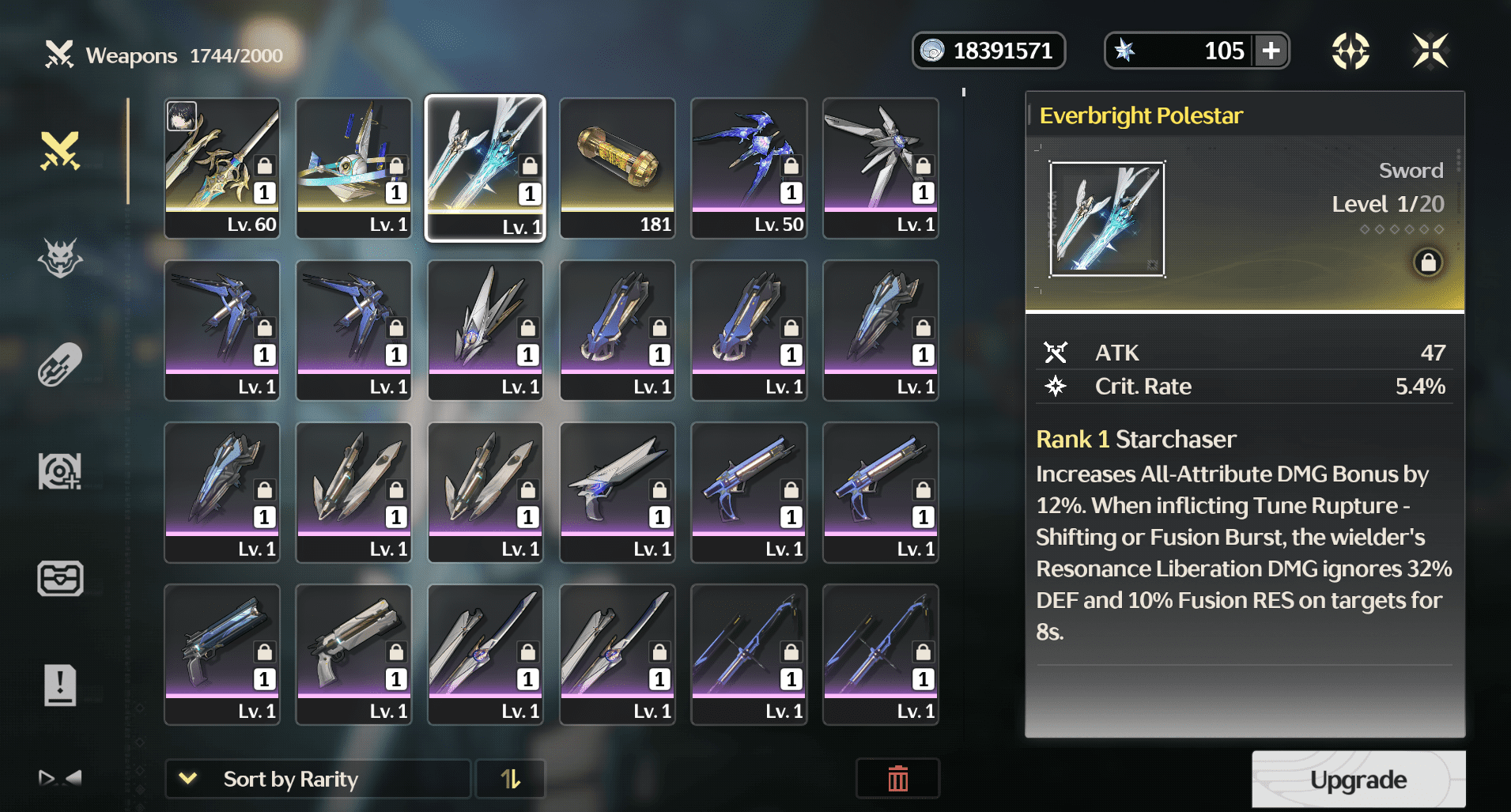Select the Lv. 60 sword equipped by character

click(x=222, y=168)
